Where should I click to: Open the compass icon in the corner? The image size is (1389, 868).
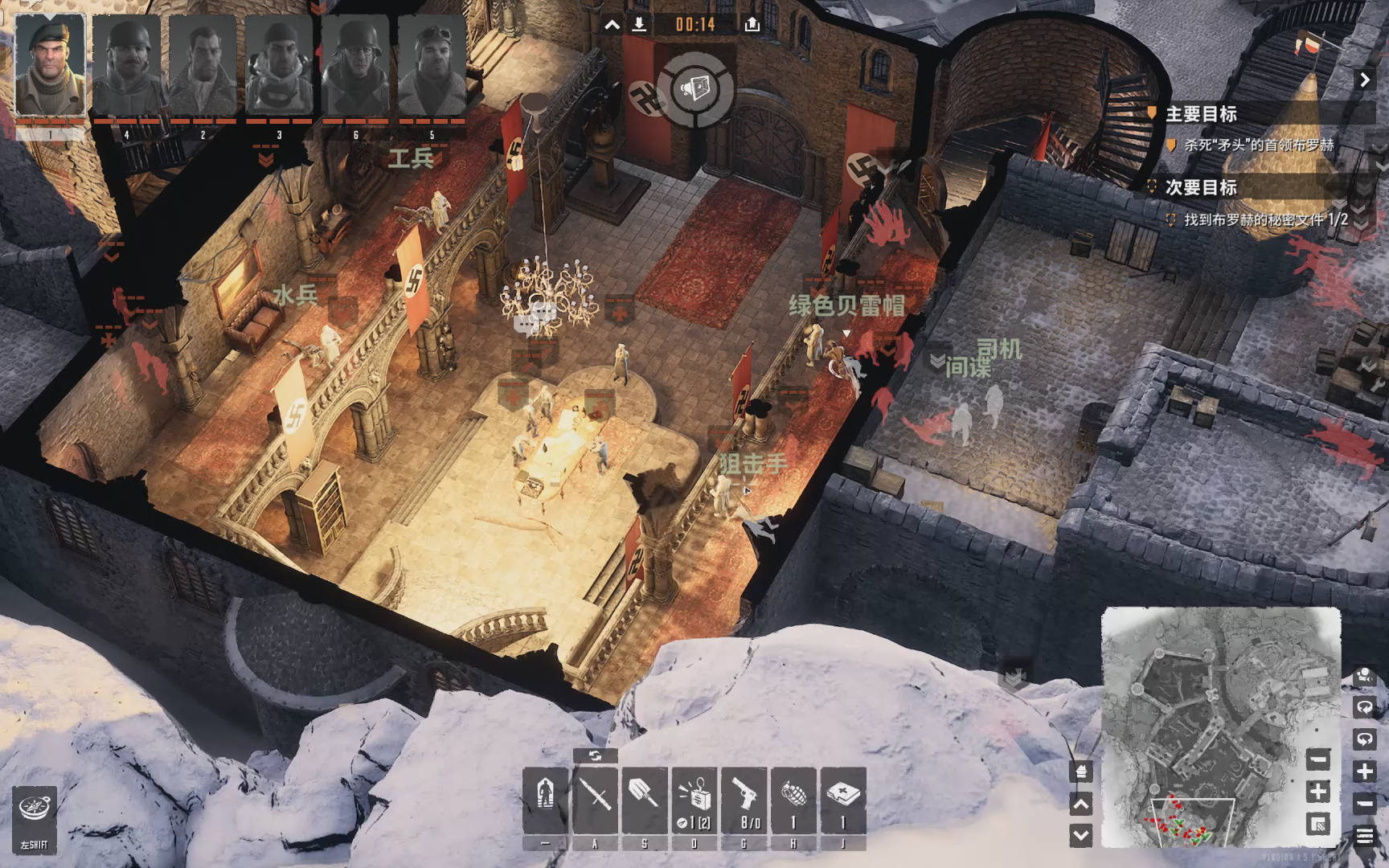click(x=34, y=812)
